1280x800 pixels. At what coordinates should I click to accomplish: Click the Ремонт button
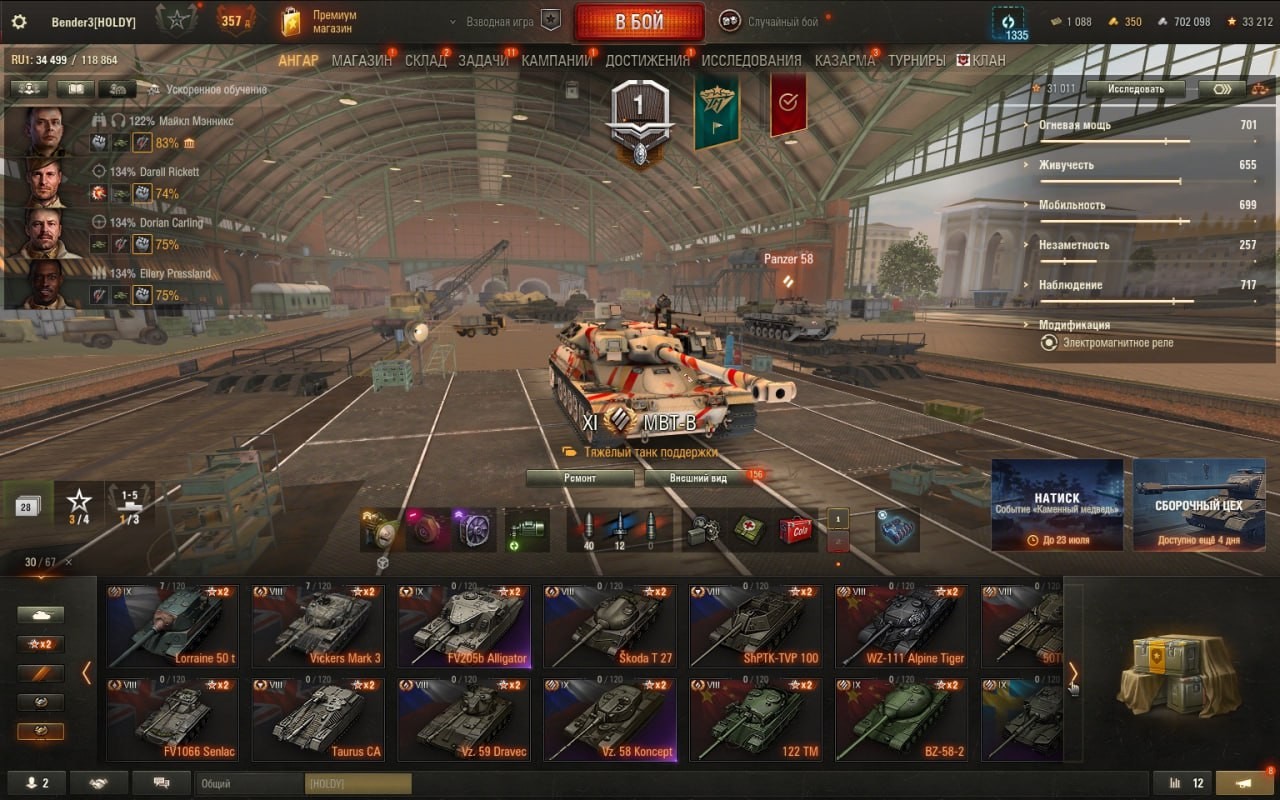click(580, 478)
